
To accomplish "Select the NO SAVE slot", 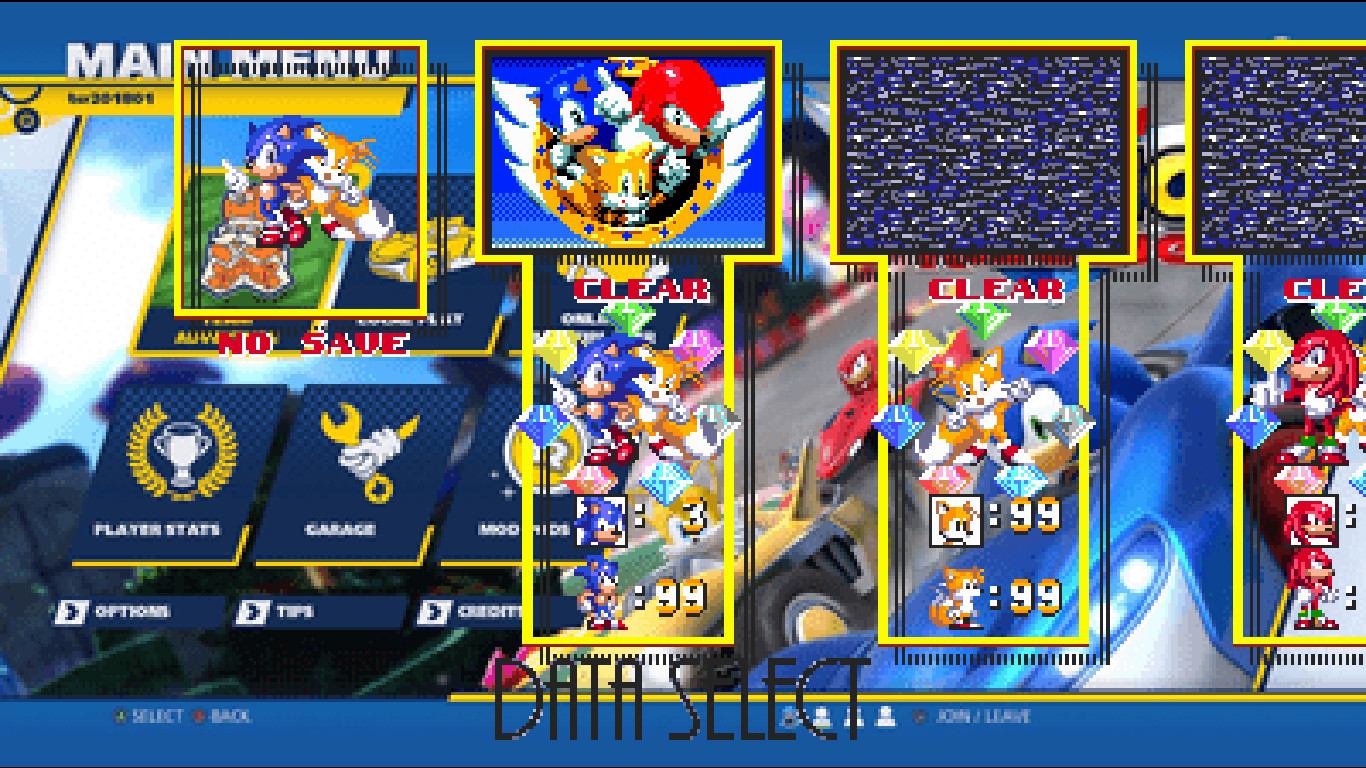I will tap(300, 175).
